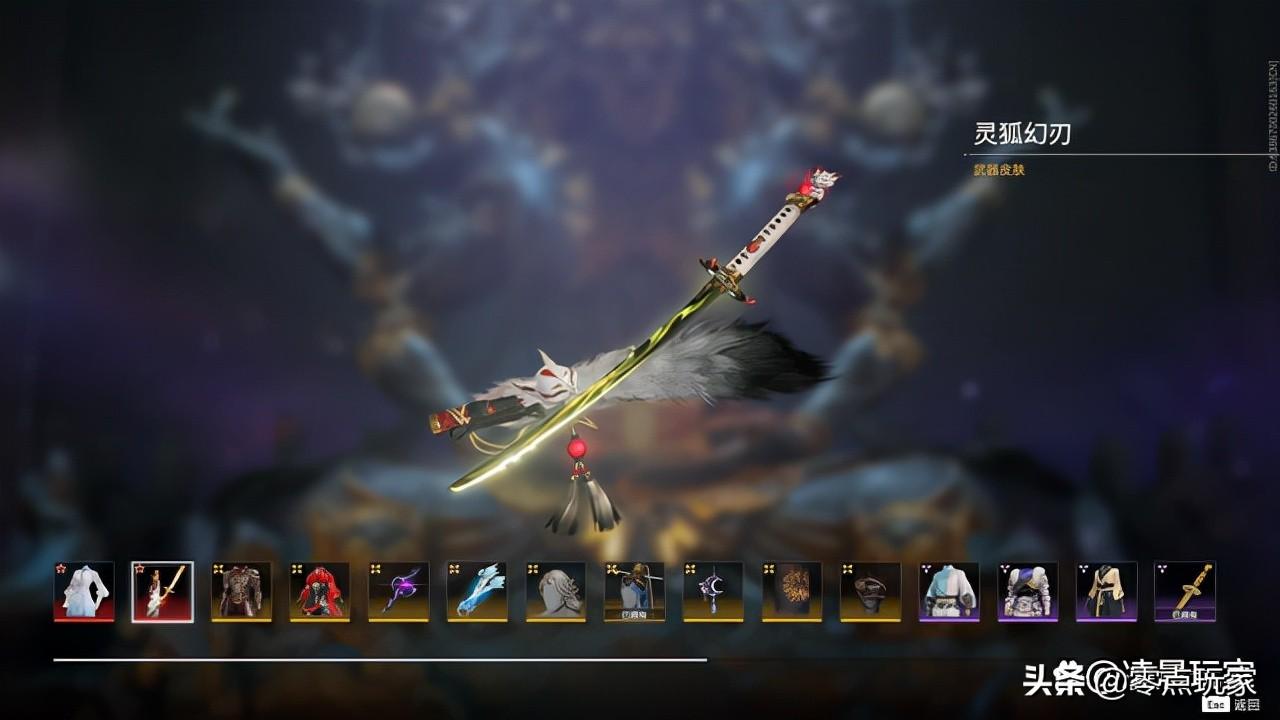Choose the blue feathered item thumbnail
This screenshot has height=720, width=1280.
pos(477,591)
